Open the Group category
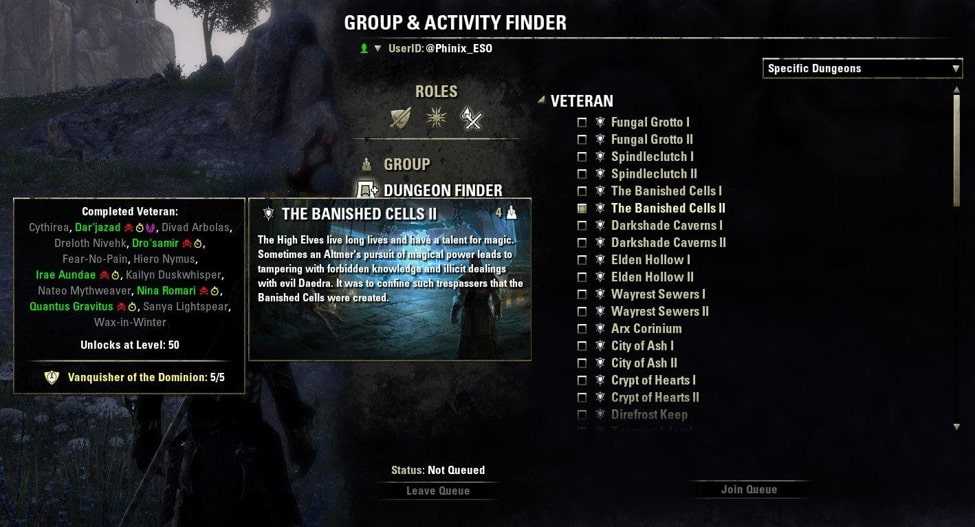Screen dimensions: 975x527 407,164
